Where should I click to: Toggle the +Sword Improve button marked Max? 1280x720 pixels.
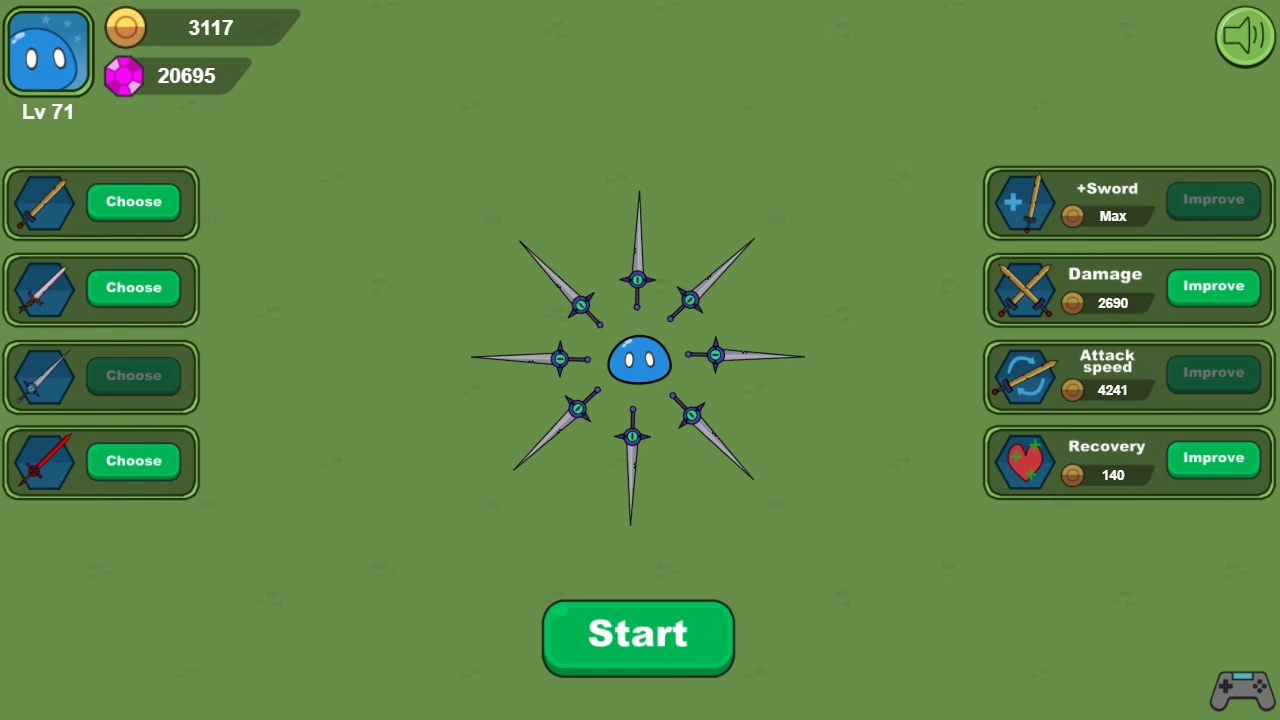click(x=1213, y=199)
